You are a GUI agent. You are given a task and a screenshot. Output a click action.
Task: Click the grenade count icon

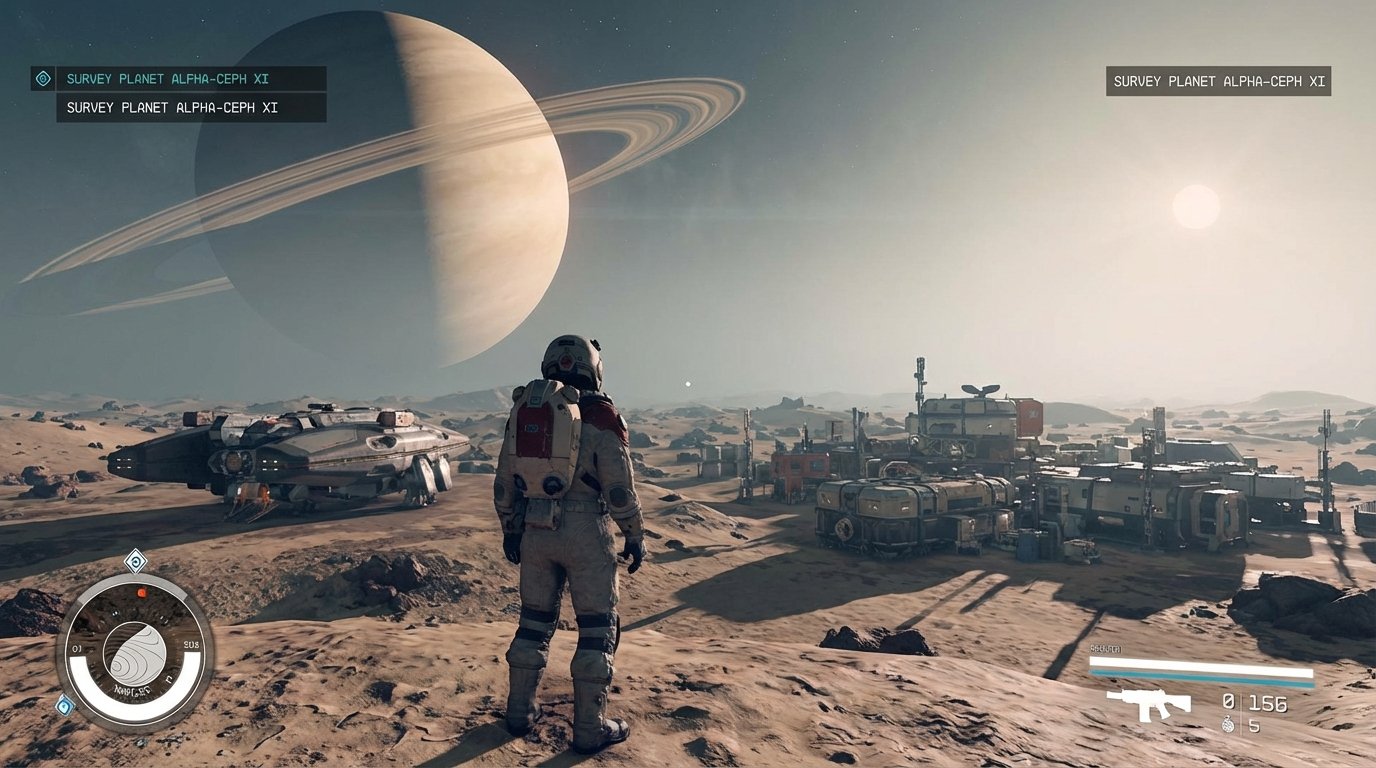1228,724
